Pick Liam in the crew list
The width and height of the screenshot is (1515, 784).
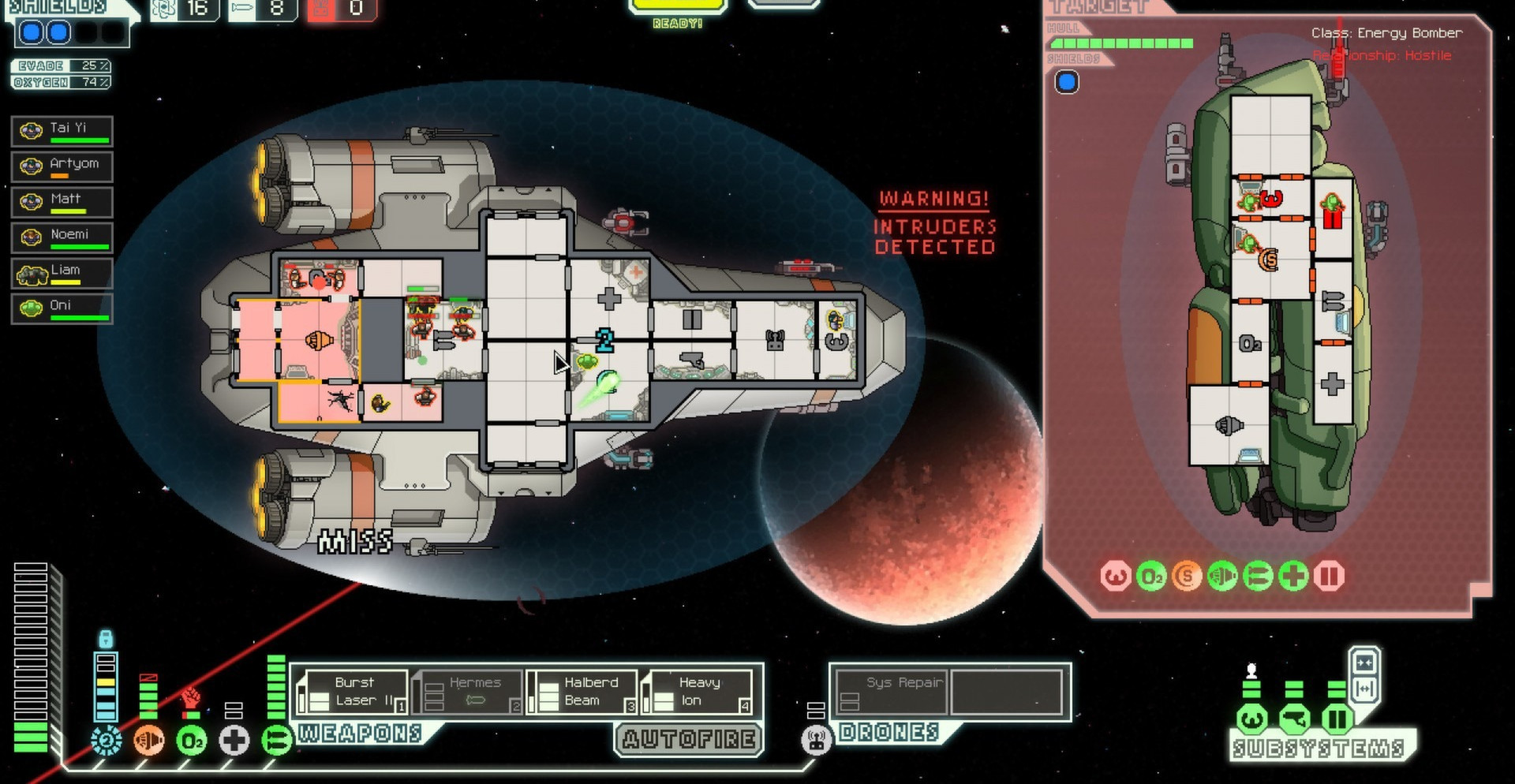pyautogui.click(x=62, y=273)
